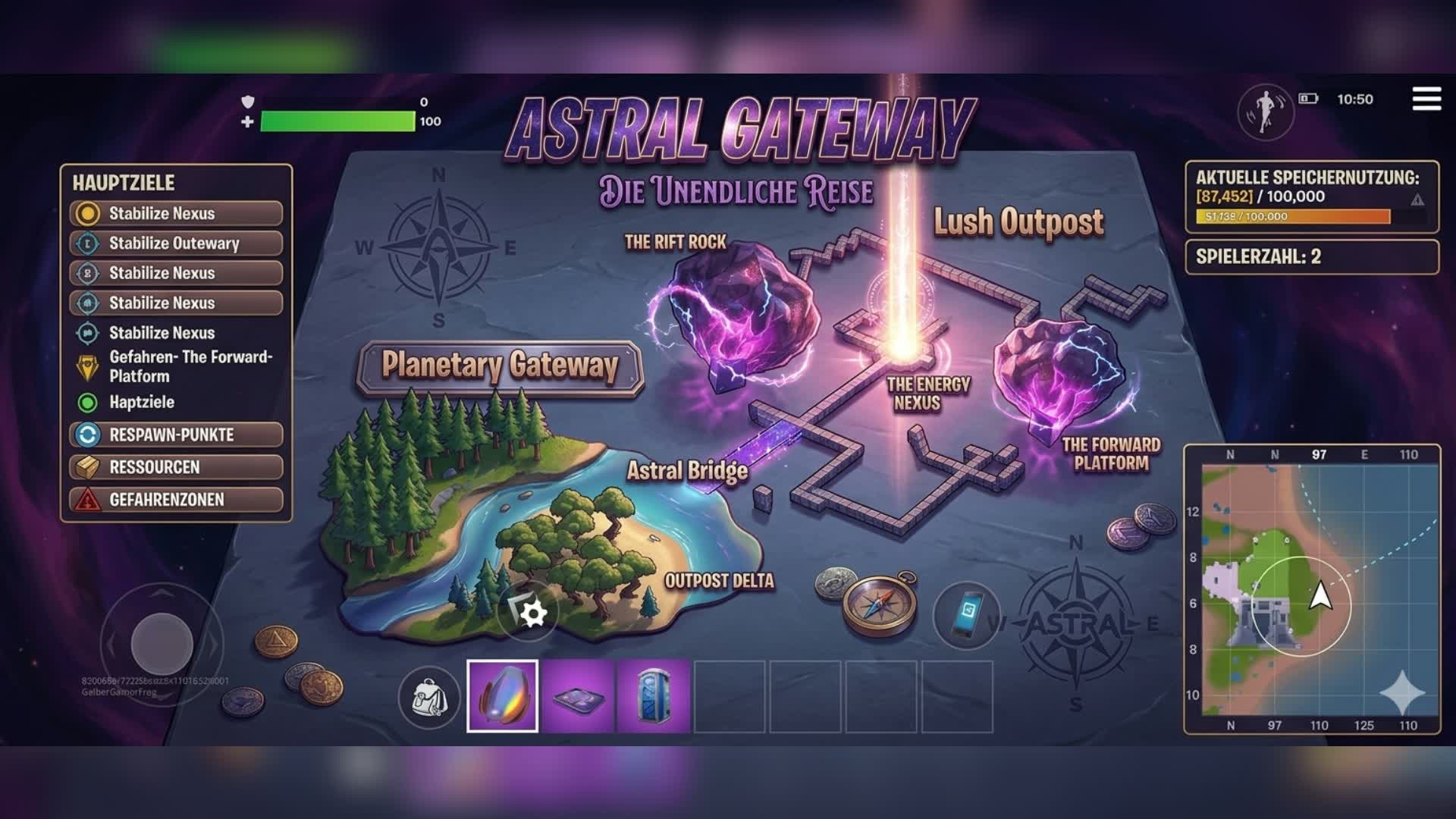
Task: Select the purple trap item in hotbar
Action: [576, 698]
